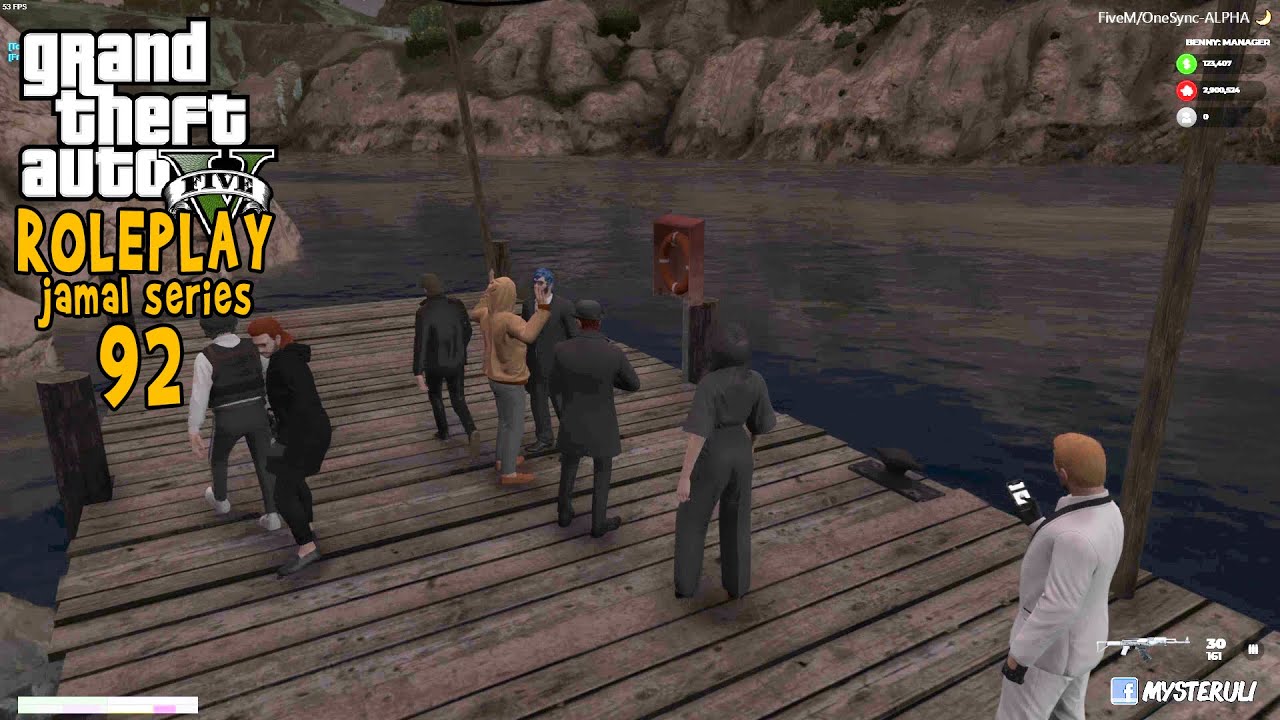
Task: Click the magazine ammo icon near ammo count
Action: pyautogui.click(x=1254, y=649)
